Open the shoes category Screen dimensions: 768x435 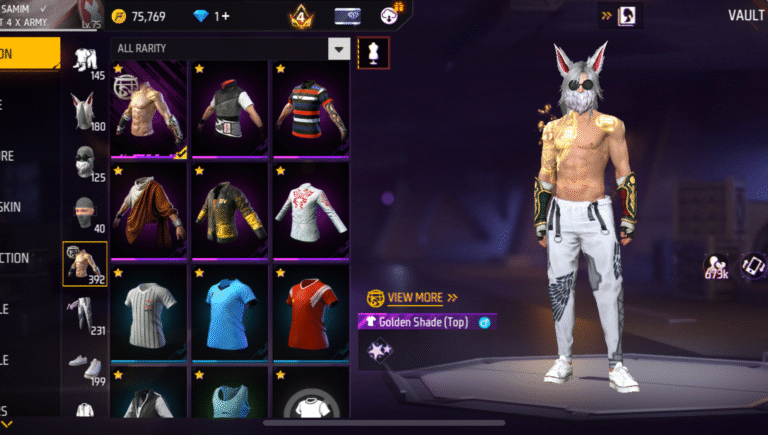86,363
